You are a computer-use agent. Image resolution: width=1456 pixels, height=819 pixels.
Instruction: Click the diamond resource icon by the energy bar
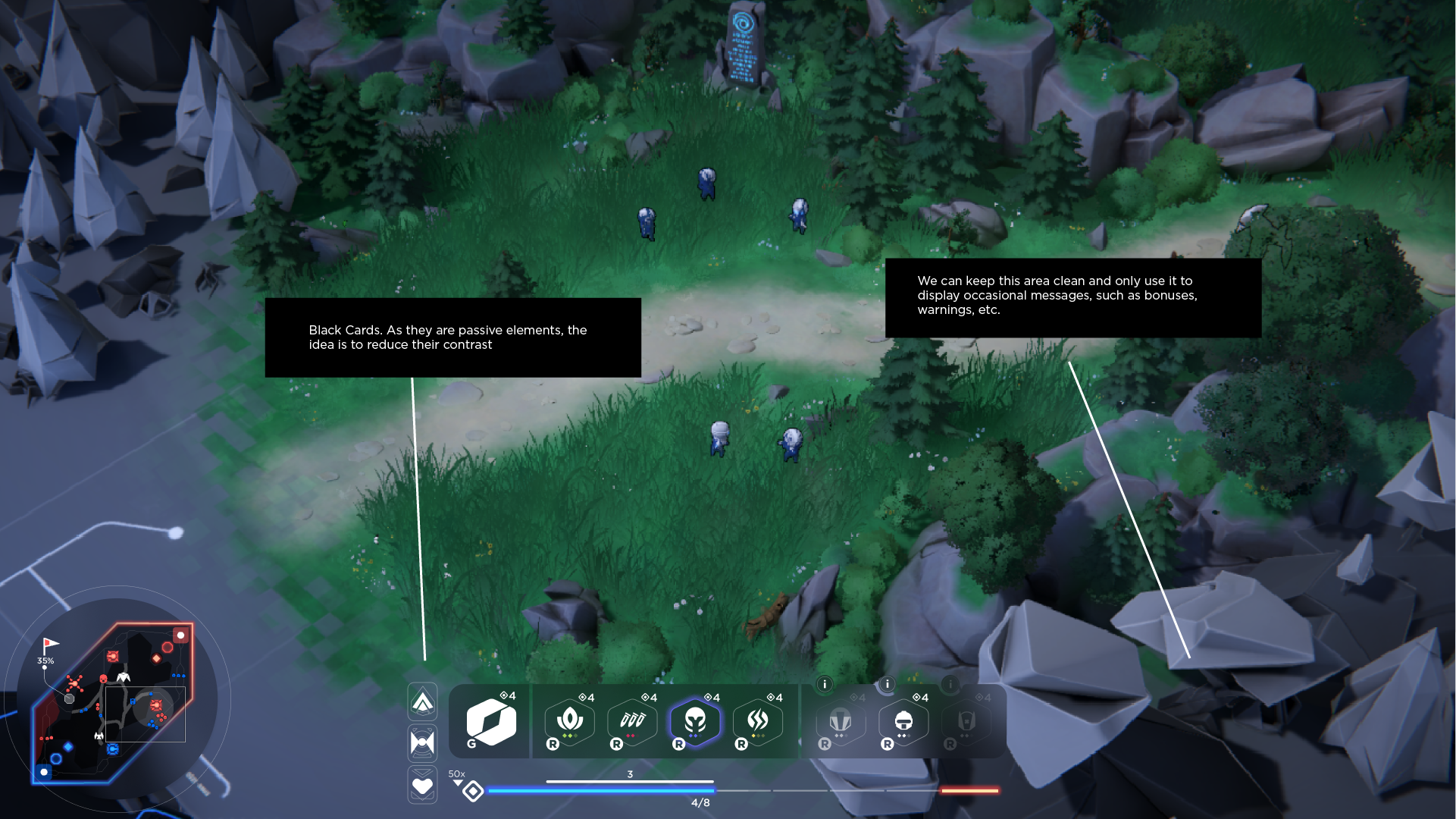(x=473, y=792)
